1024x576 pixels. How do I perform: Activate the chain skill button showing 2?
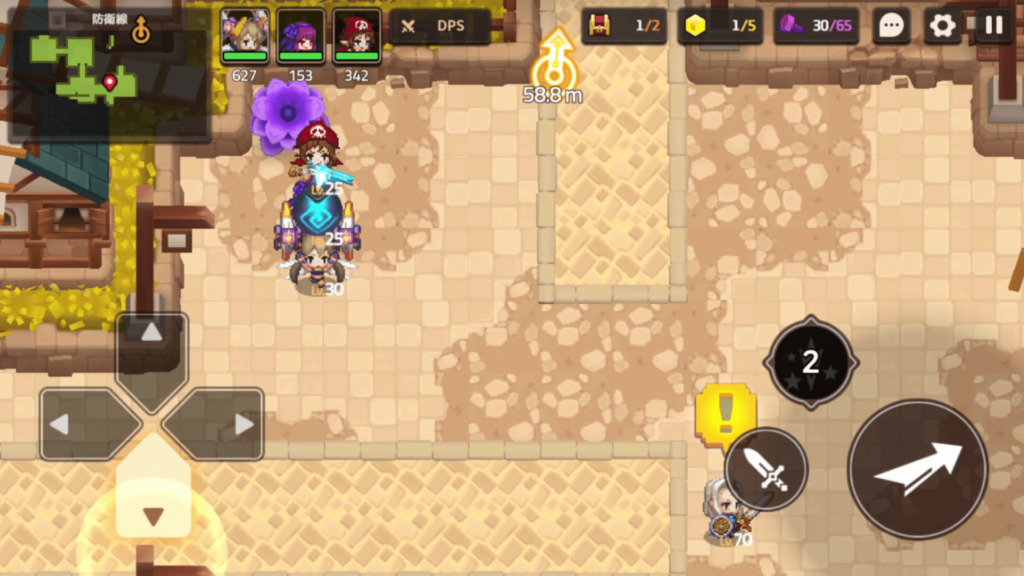coord(810,362)
